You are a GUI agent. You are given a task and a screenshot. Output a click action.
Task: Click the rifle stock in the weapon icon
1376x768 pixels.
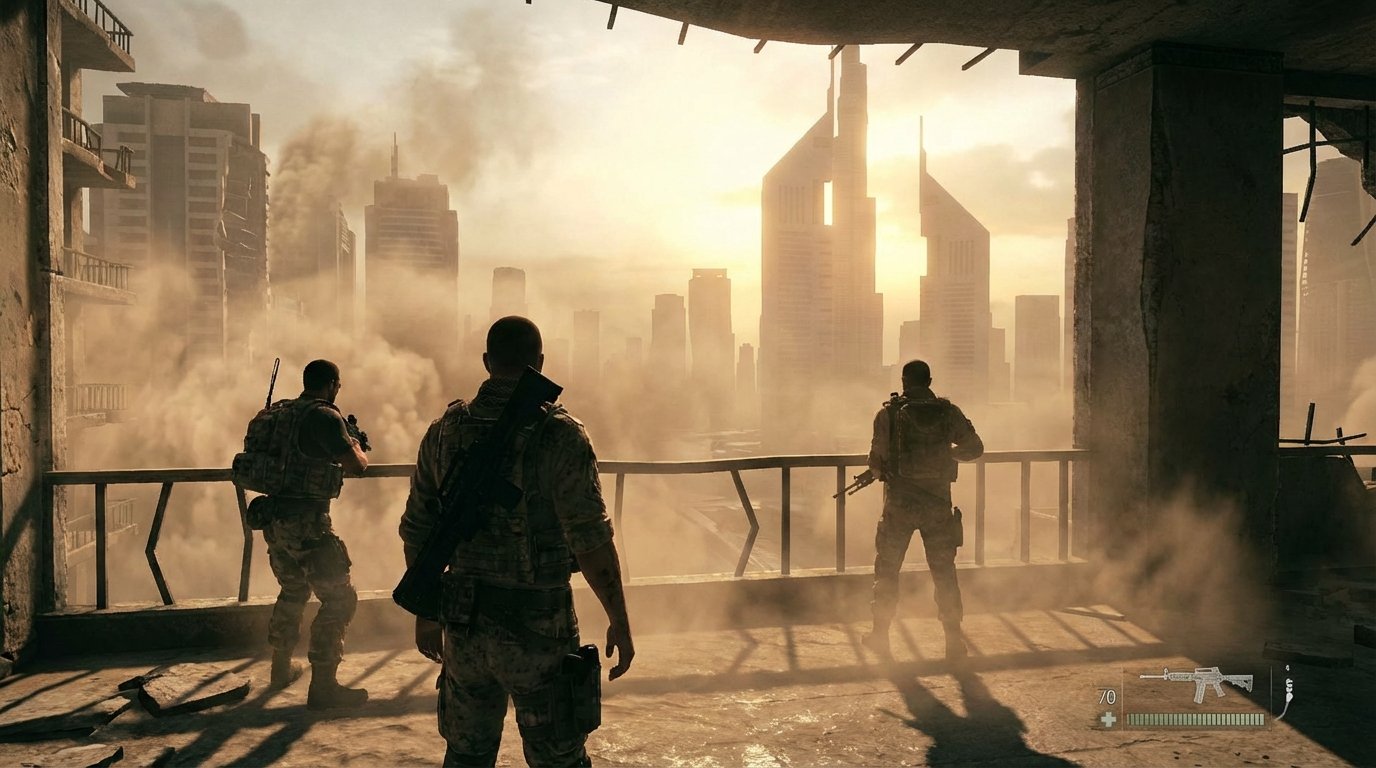(1243, 683)
